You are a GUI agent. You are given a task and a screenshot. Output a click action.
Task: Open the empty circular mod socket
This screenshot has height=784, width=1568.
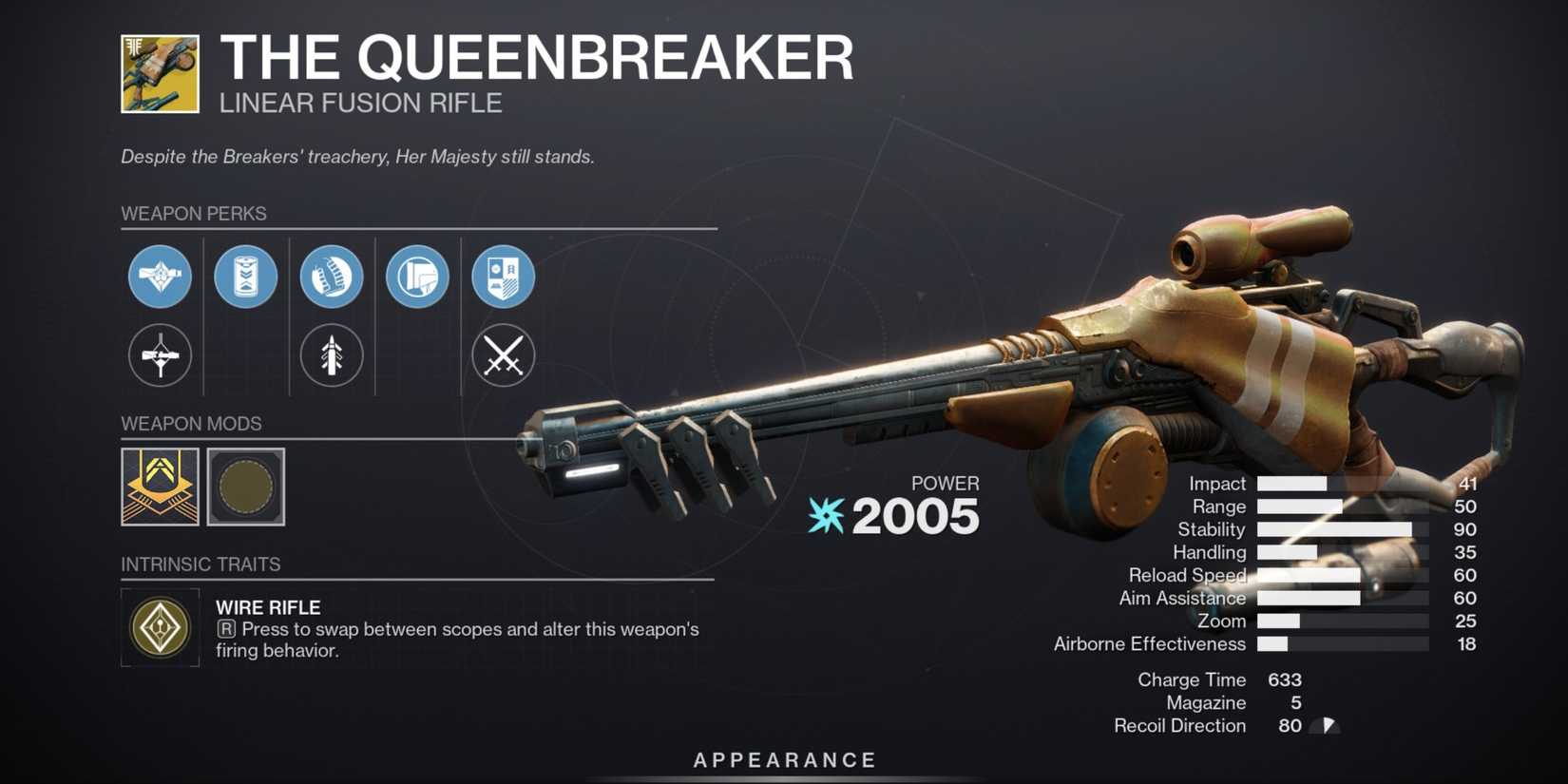pyautogui.click(x=245, y=488)
